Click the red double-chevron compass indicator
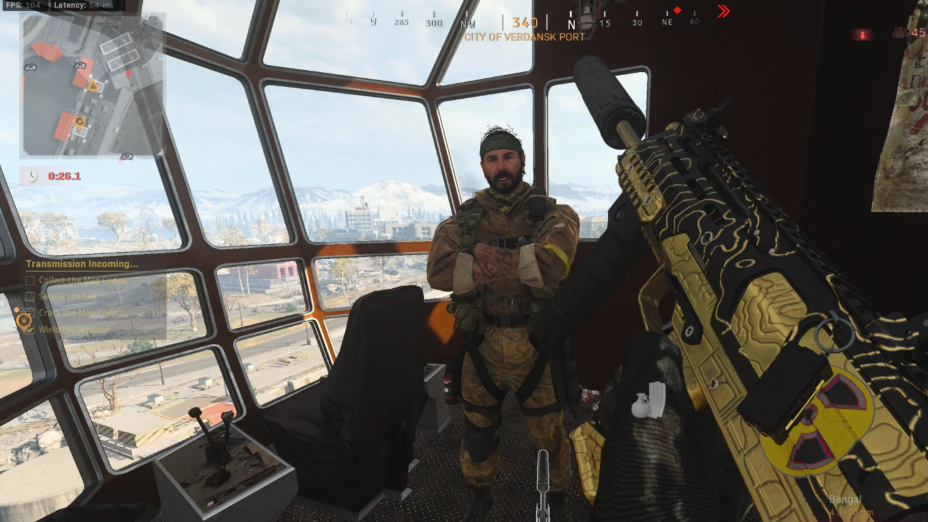Viewport: 928px width, 522px height. 724,11
